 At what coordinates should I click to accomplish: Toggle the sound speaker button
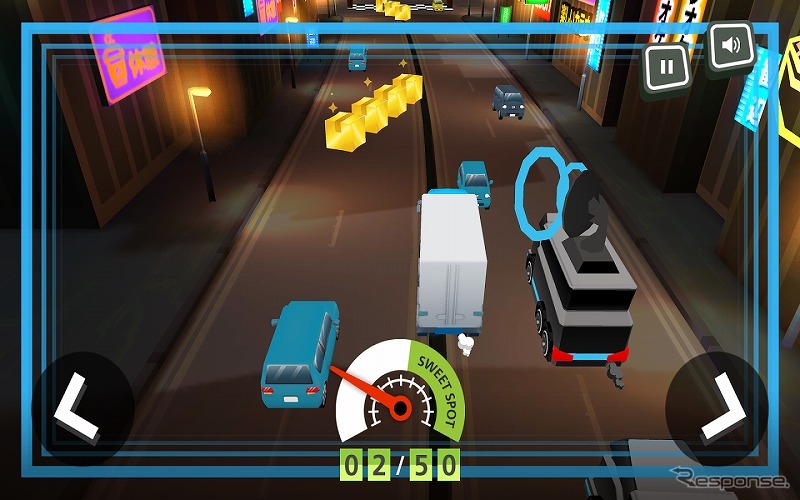[x=731, y=46]
